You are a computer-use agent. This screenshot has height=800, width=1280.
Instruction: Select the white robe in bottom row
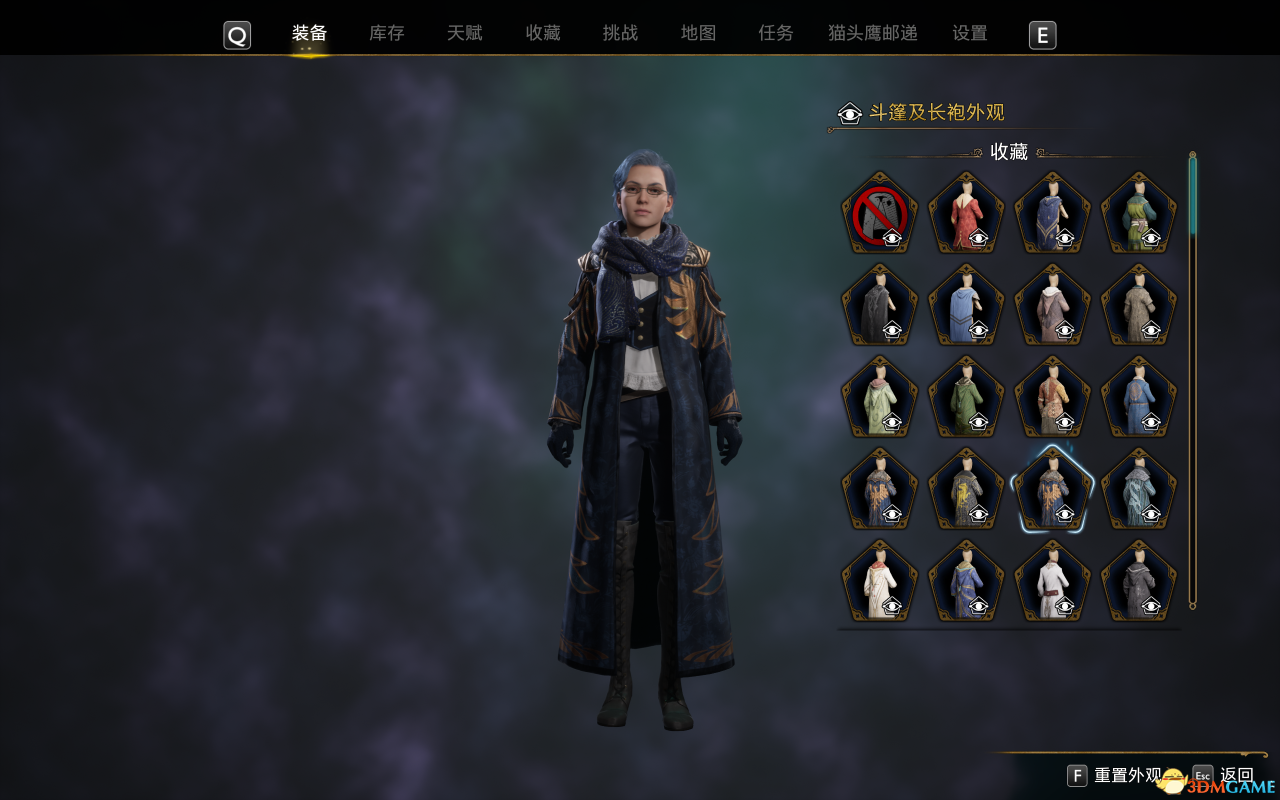[x=1051, y=580]
